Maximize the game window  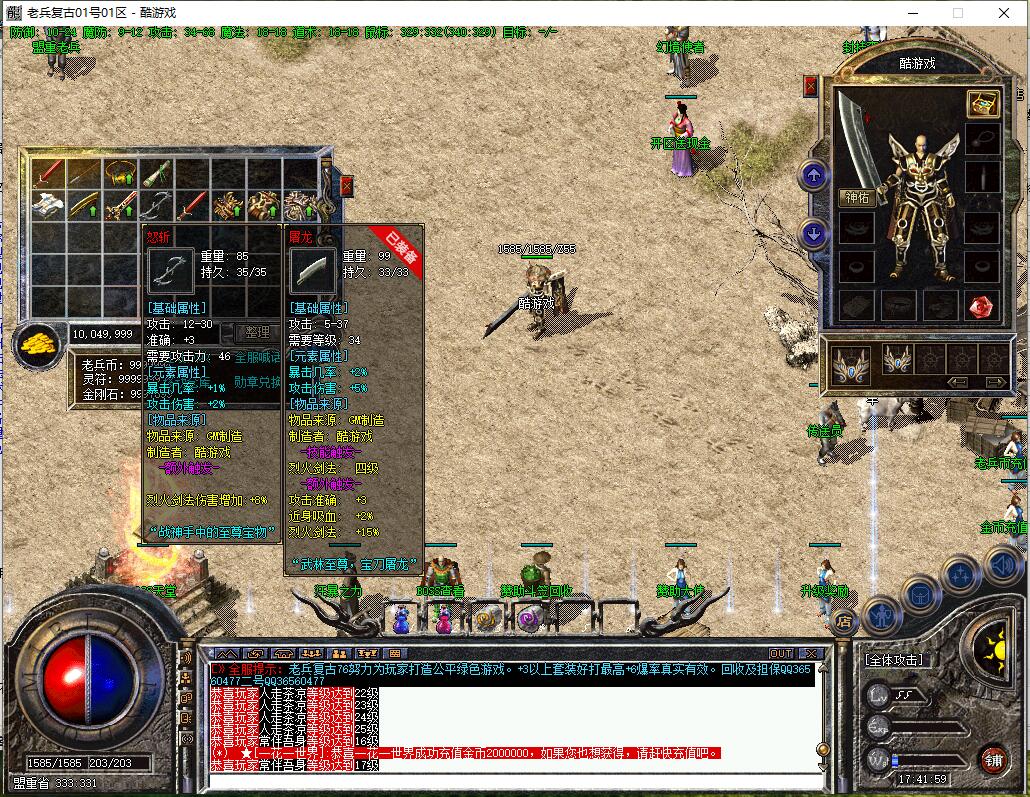point(957,13)
